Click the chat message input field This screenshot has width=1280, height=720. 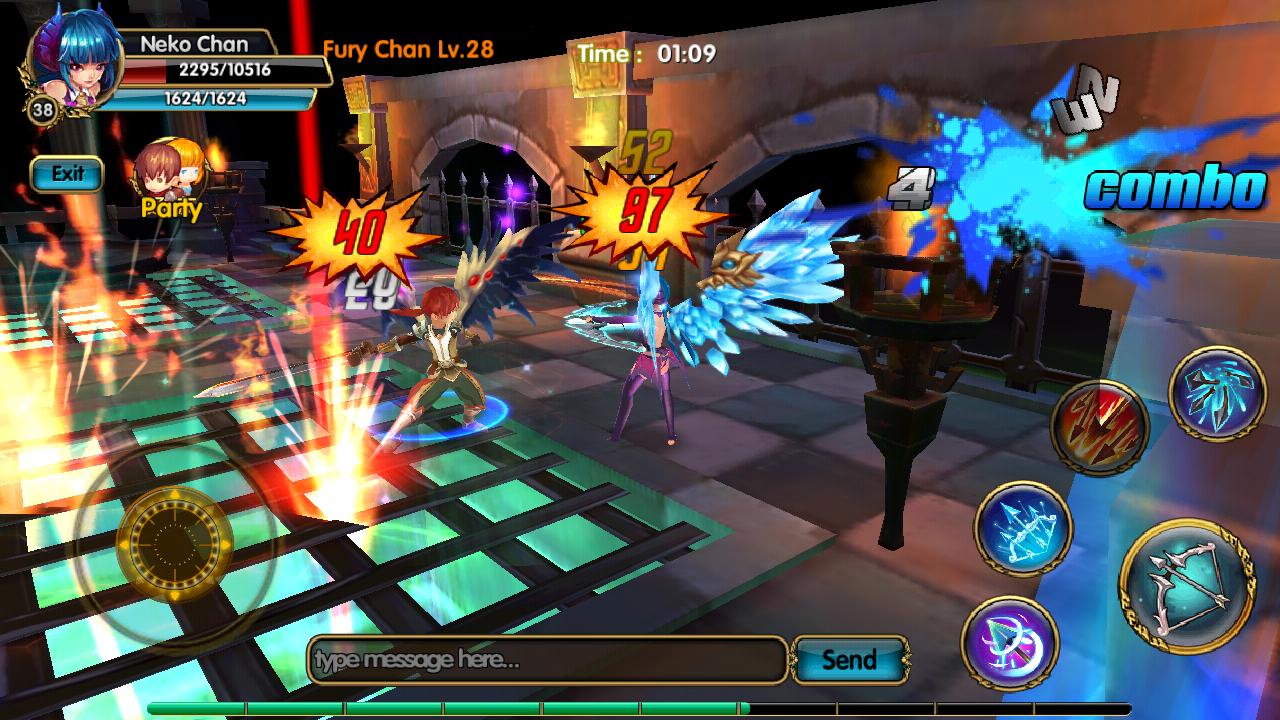pyautogui.click(x=547, y=660)
